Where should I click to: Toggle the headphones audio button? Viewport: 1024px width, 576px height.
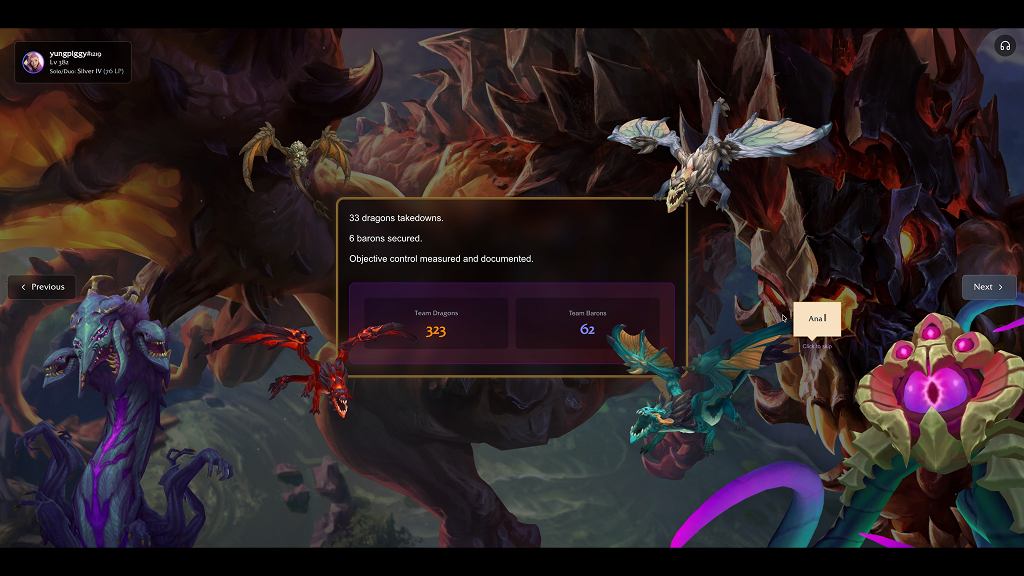(1004, 46)
